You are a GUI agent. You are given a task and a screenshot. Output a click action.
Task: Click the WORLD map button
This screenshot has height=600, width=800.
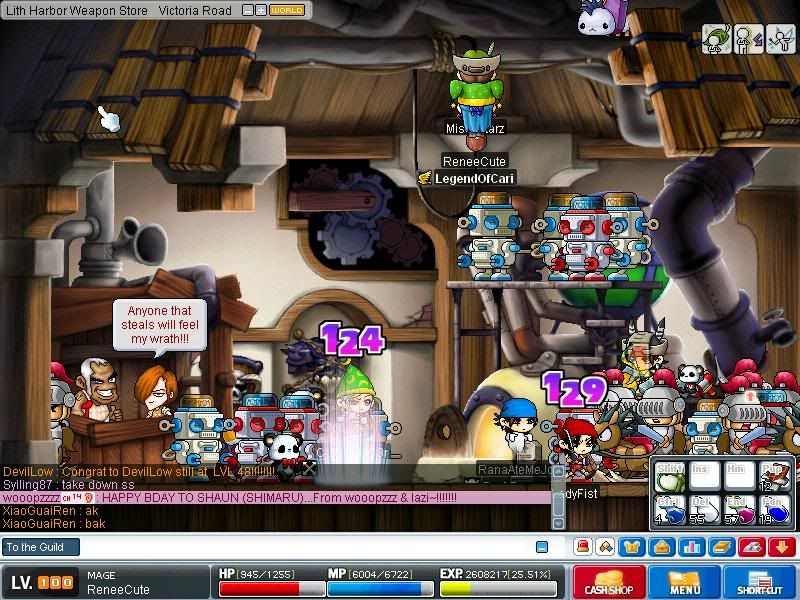[x=287, y=10]
